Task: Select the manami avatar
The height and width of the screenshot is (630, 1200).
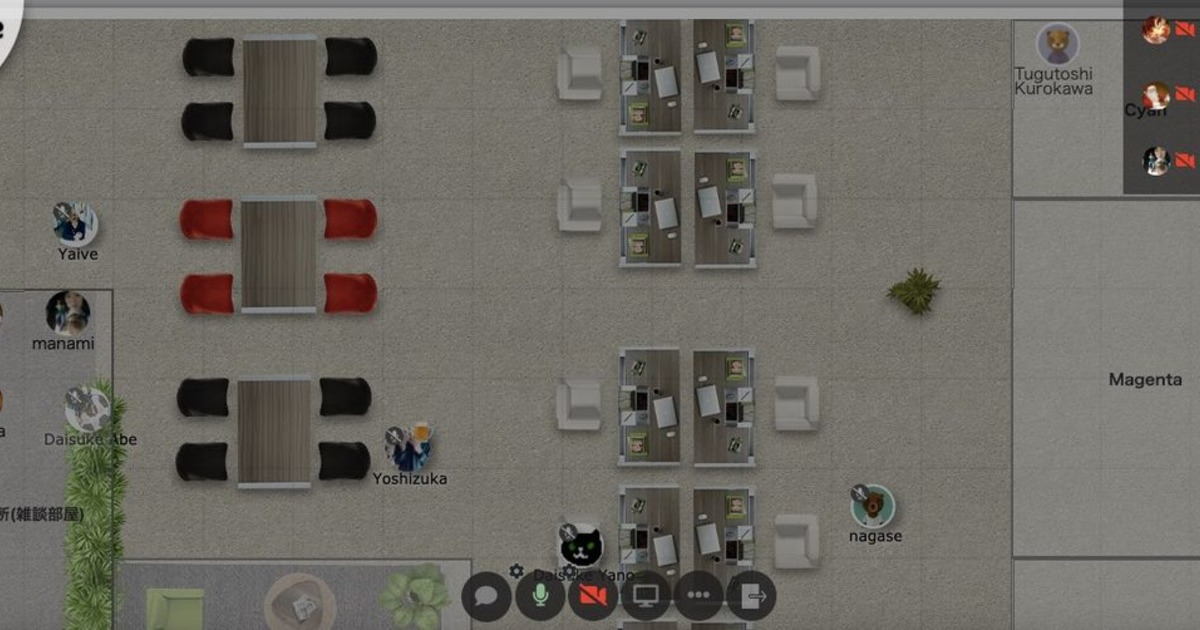Action: [68, 313]
